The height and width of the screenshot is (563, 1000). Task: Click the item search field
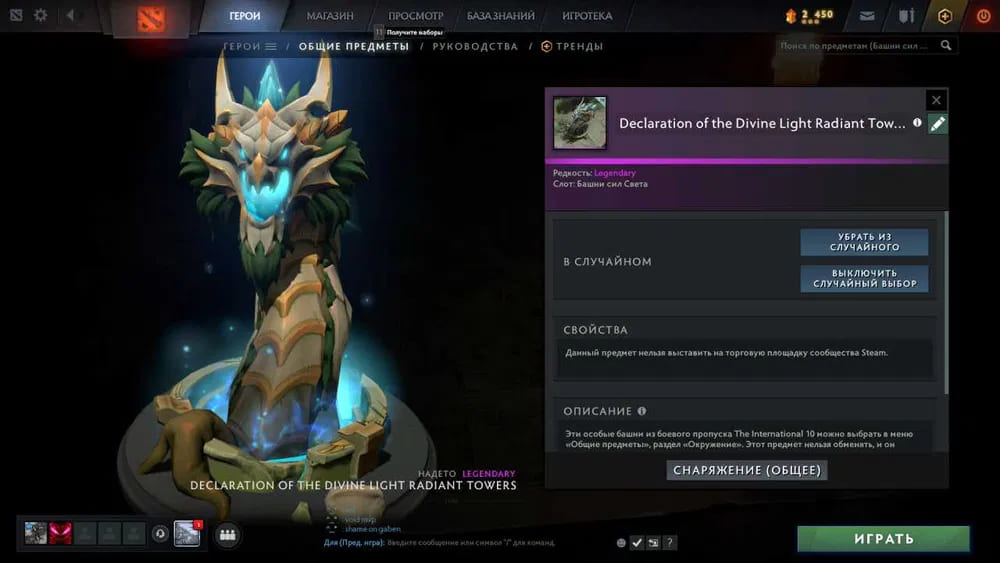[x=855, y=46]
